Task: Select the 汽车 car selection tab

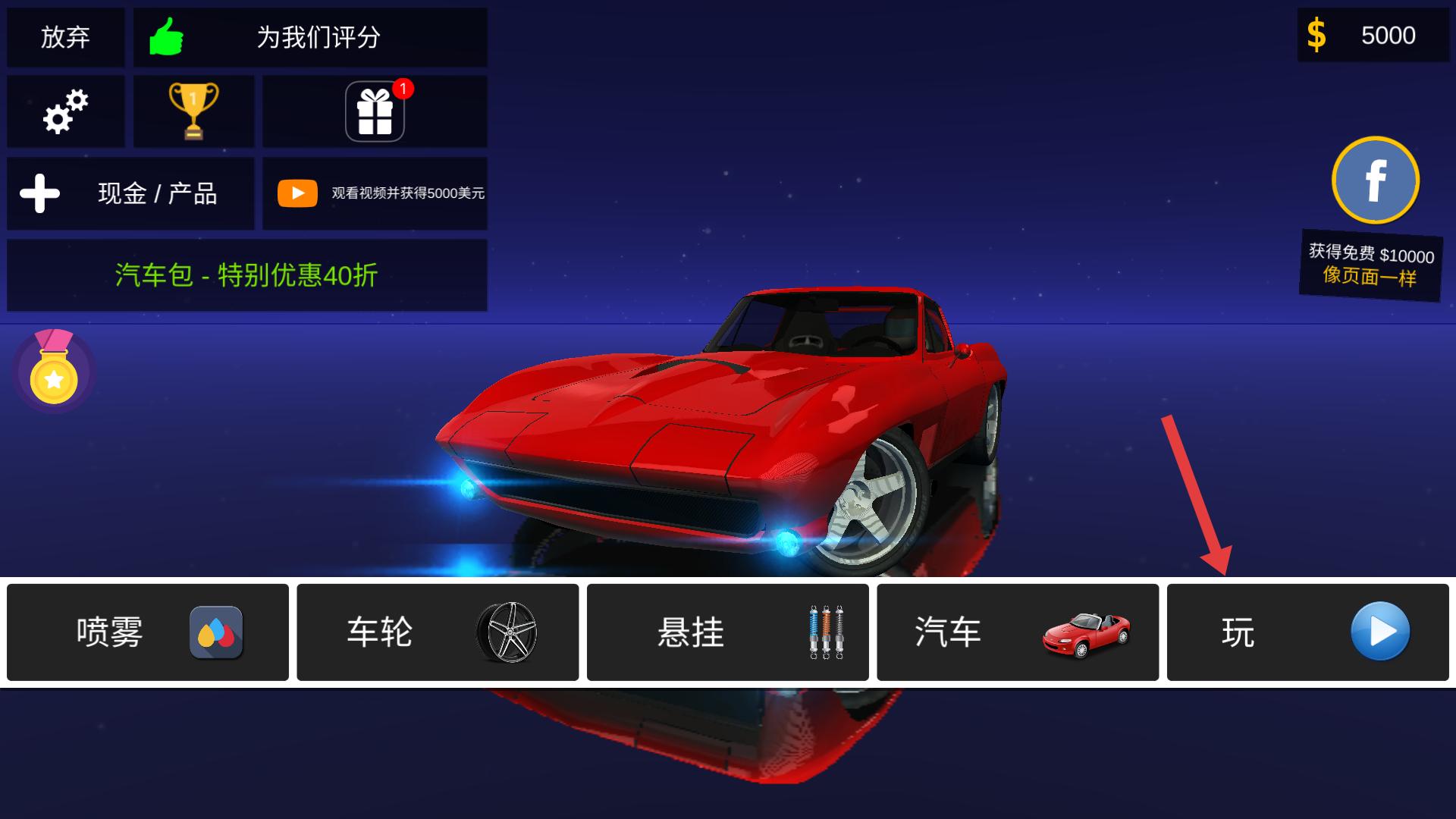Action: [1018, 632]
